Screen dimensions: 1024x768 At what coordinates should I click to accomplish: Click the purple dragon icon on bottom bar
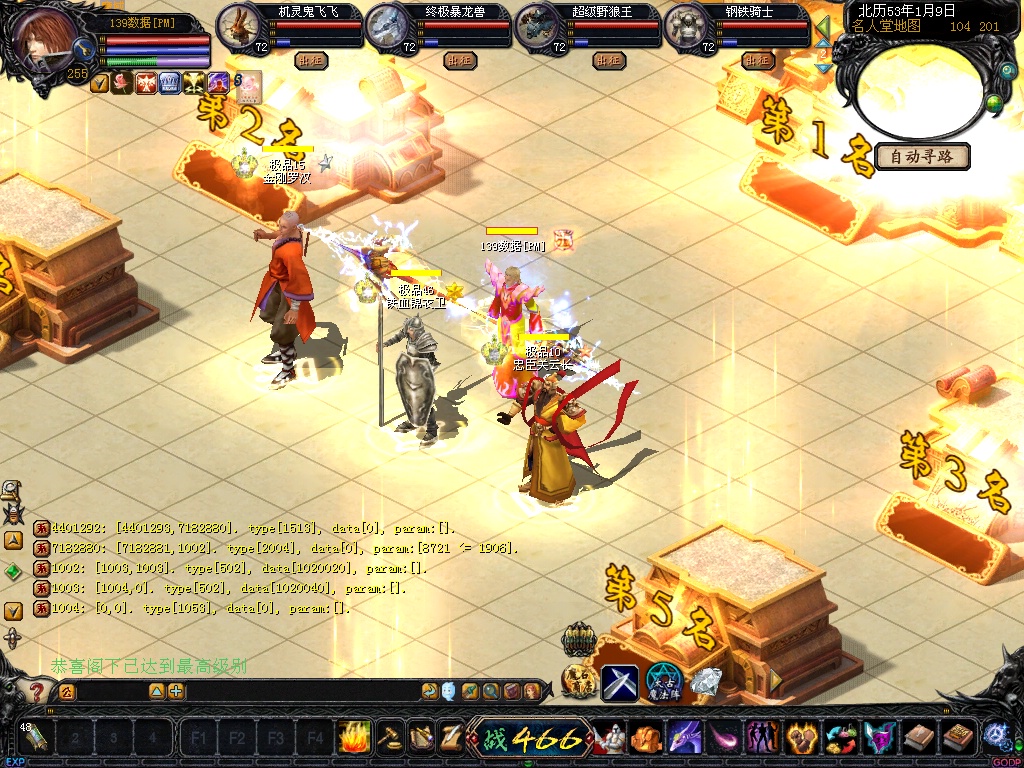tap(685, 738)
